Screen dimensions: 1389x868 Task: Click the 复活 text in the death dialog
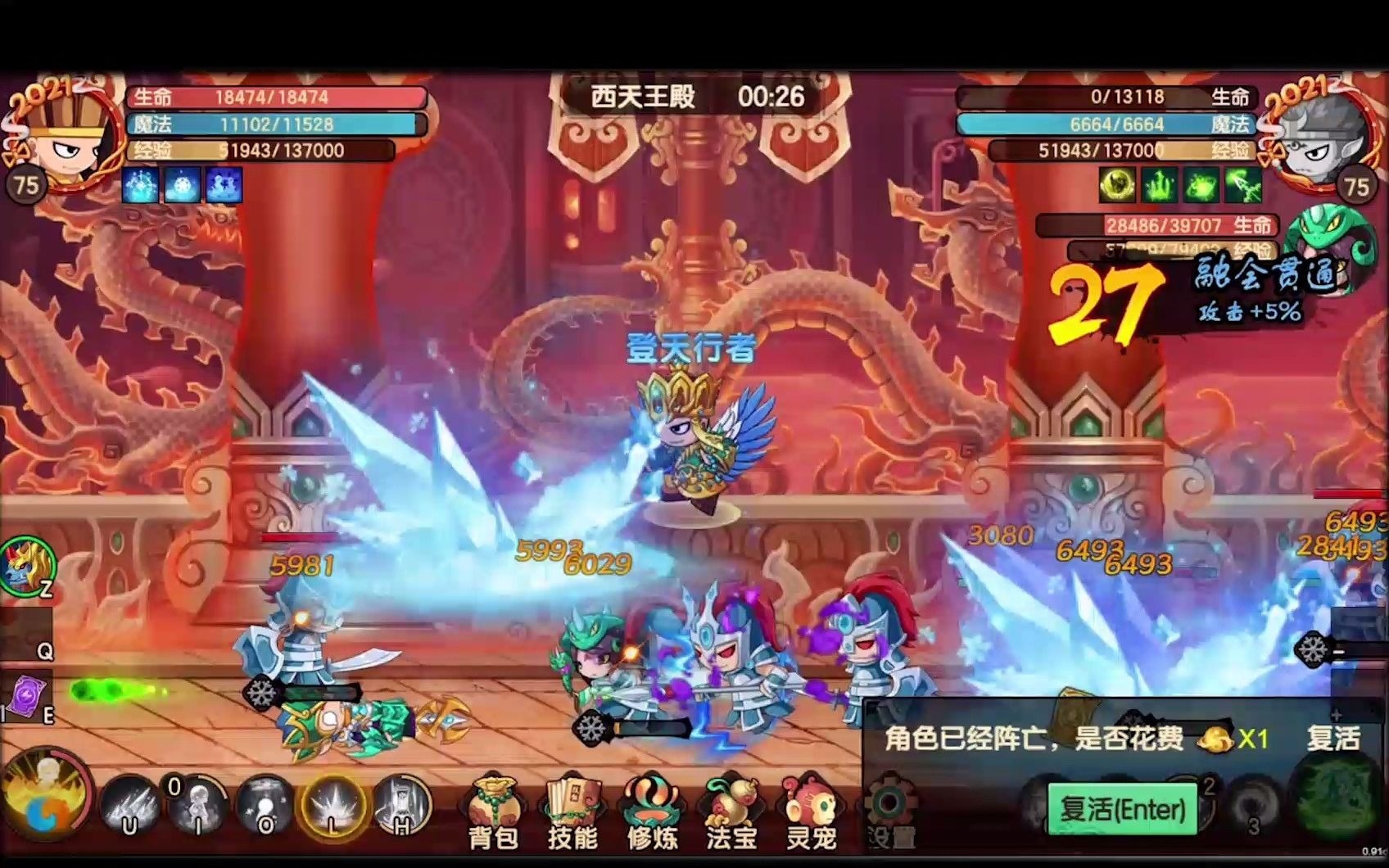(x=1332, y=737)
